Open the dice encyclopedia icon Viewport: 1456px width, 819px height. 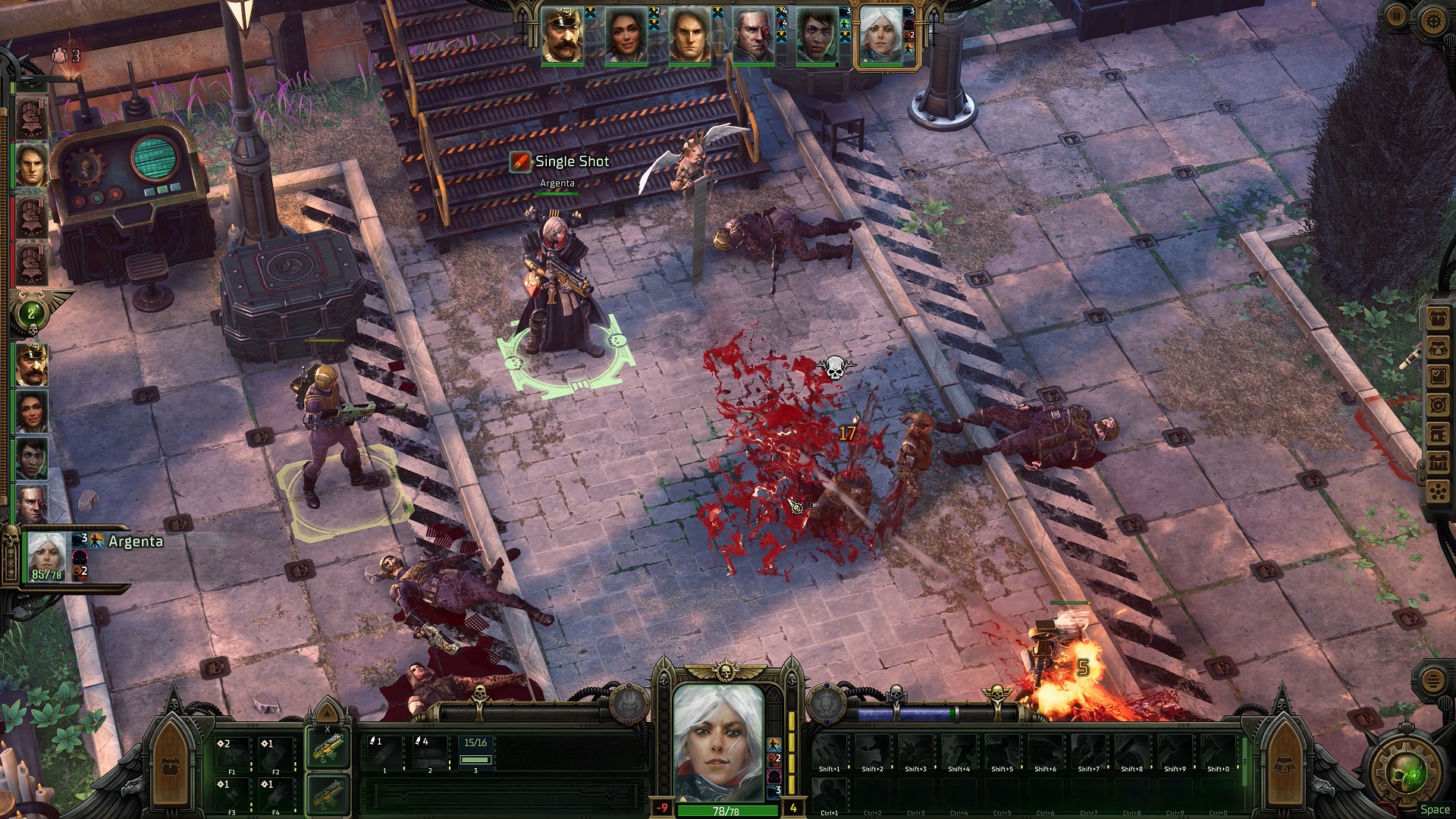(x=1437, y=490)
